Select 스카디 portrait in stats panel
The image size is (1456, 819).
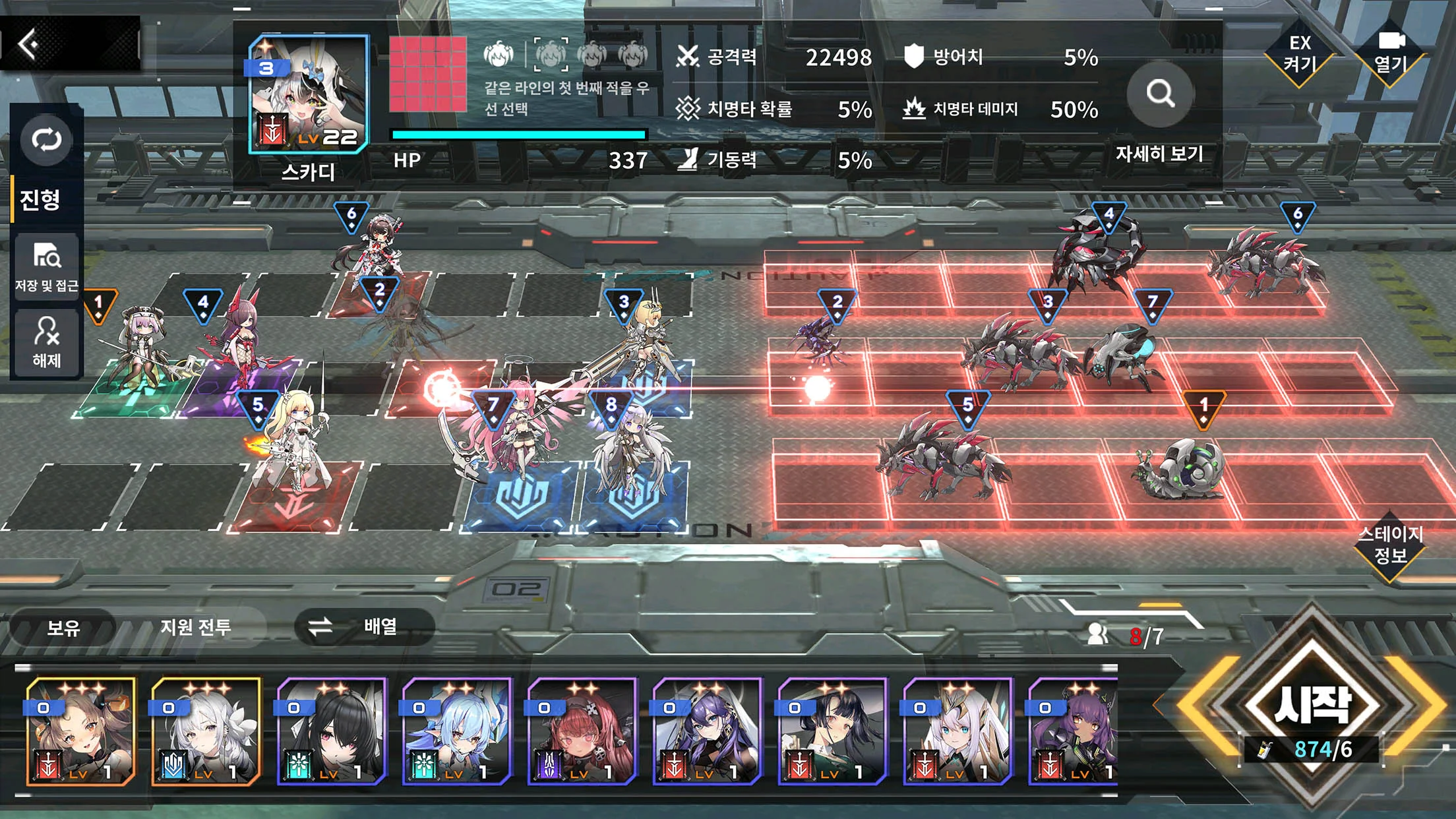(x=308, y=94)
